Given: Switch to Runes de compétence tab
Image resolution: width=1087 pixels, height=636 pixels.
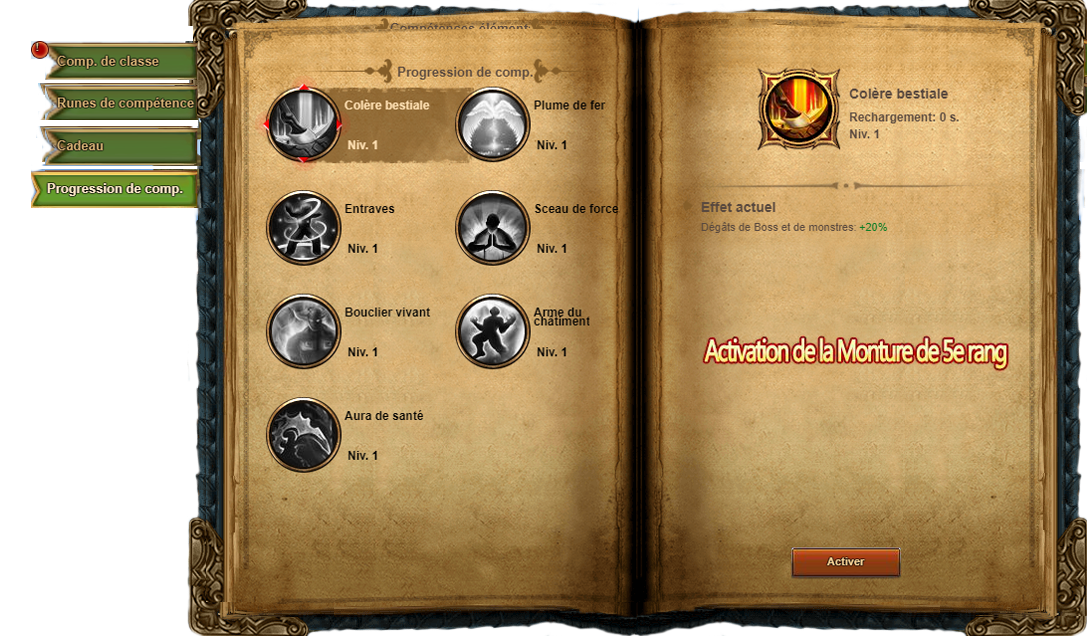Looking at the screenshot, I should click(x=122, y=103).
